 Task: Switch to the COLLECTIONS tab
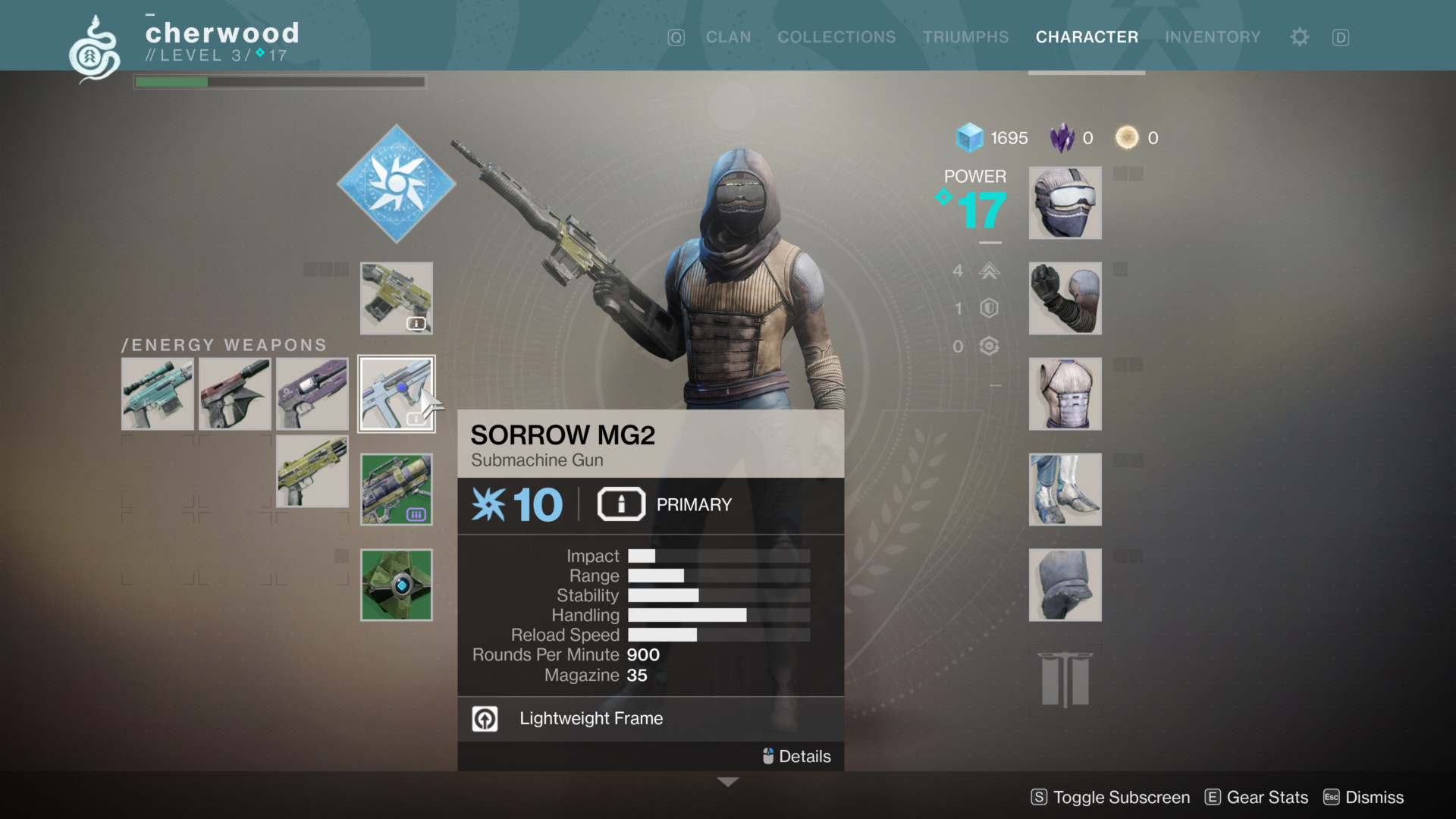836,36
